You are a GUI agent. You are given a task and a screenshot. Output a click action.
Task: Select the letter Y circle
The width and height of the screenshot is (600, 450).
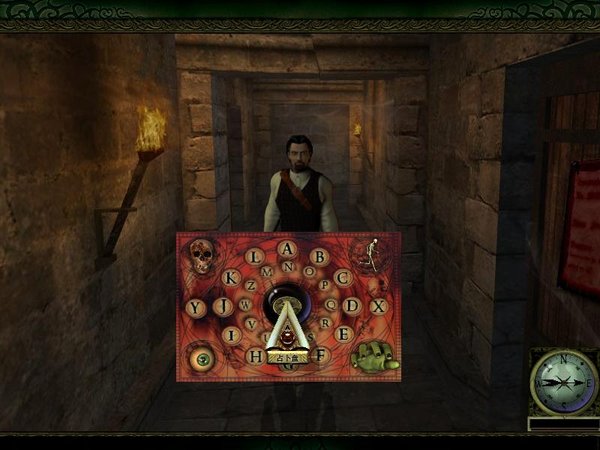click(x=195, y=306)
